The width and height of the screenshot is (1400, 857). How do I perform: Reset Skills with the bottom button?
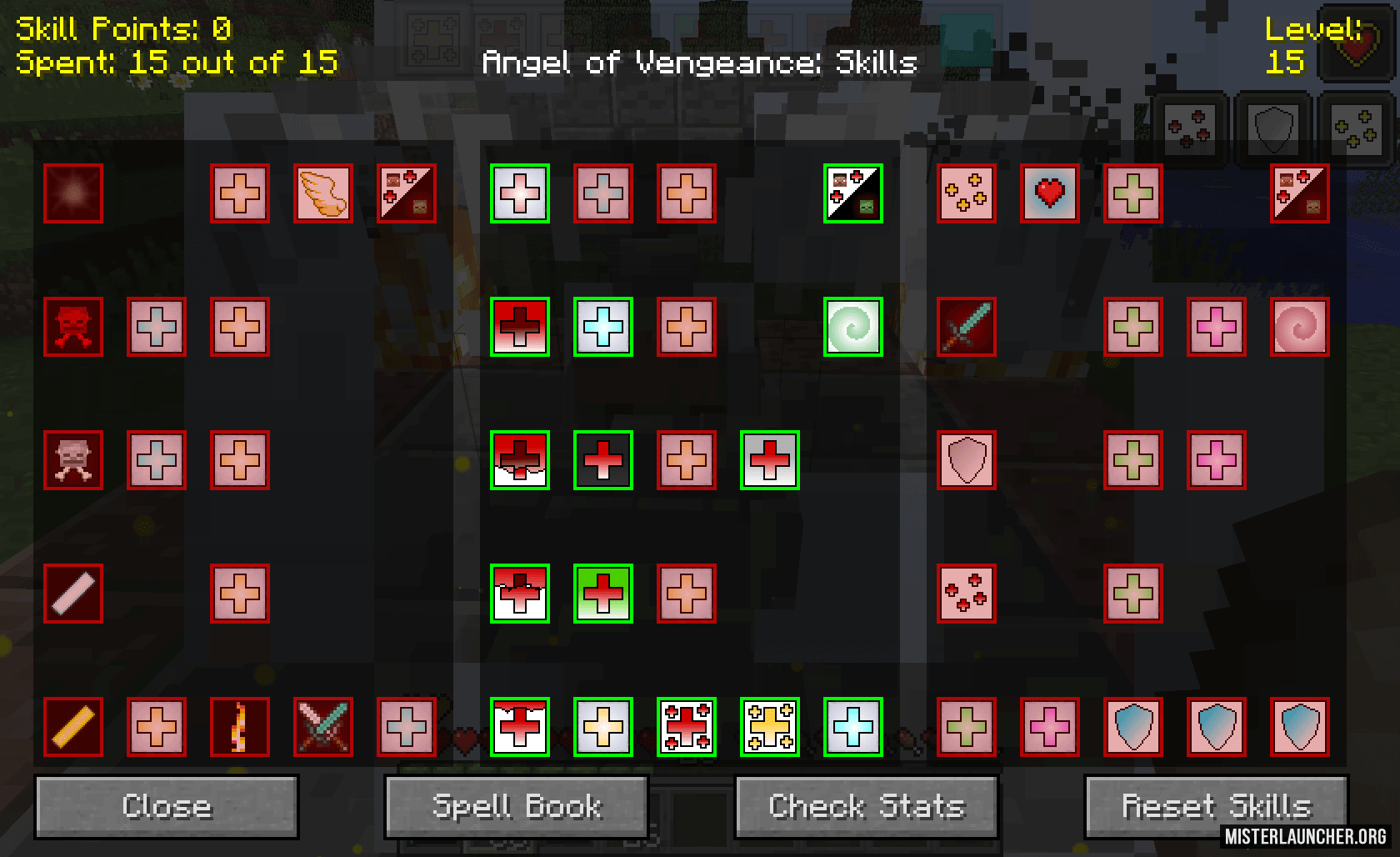(1216, 807)
